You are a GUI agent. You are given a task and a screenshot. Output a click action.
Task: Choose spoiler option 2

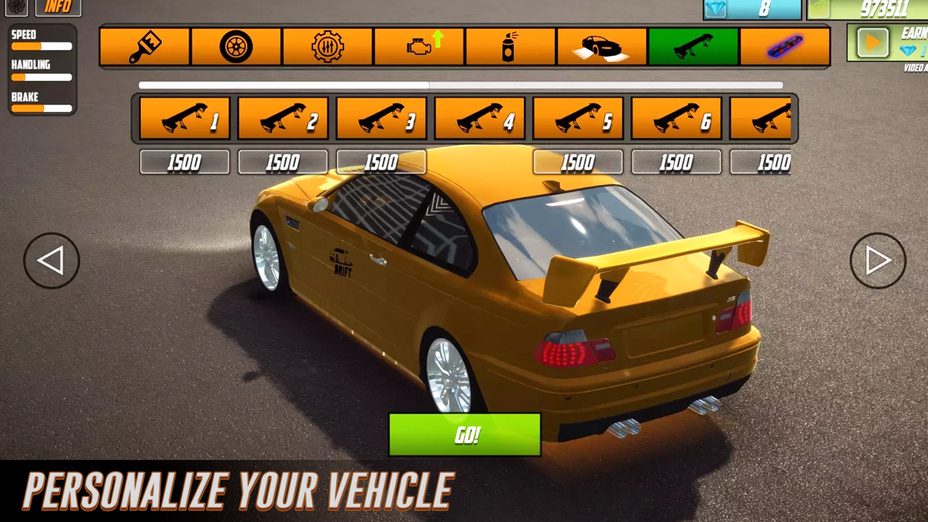tap(283, 119)
